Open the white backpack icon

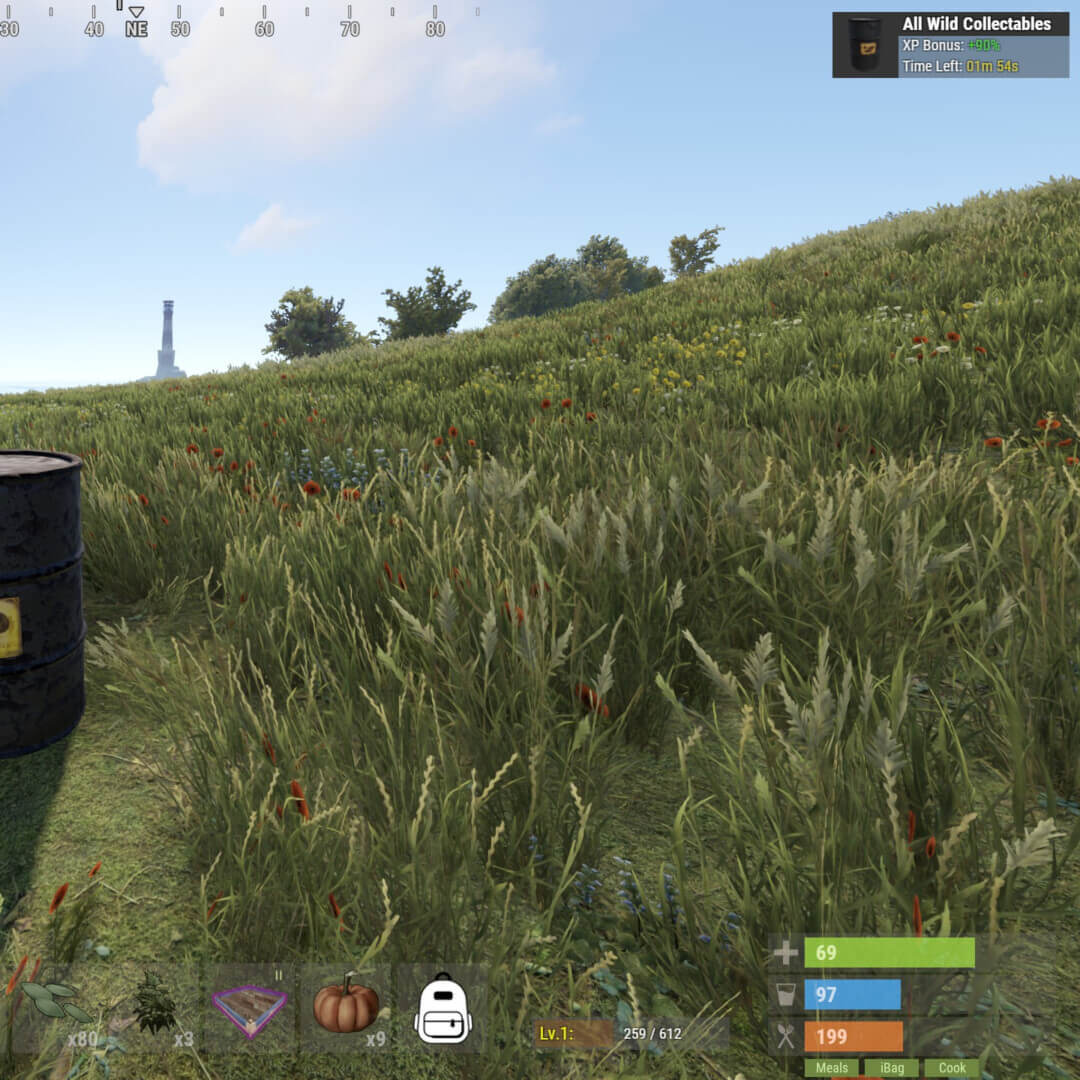(x=442, y=1009)
